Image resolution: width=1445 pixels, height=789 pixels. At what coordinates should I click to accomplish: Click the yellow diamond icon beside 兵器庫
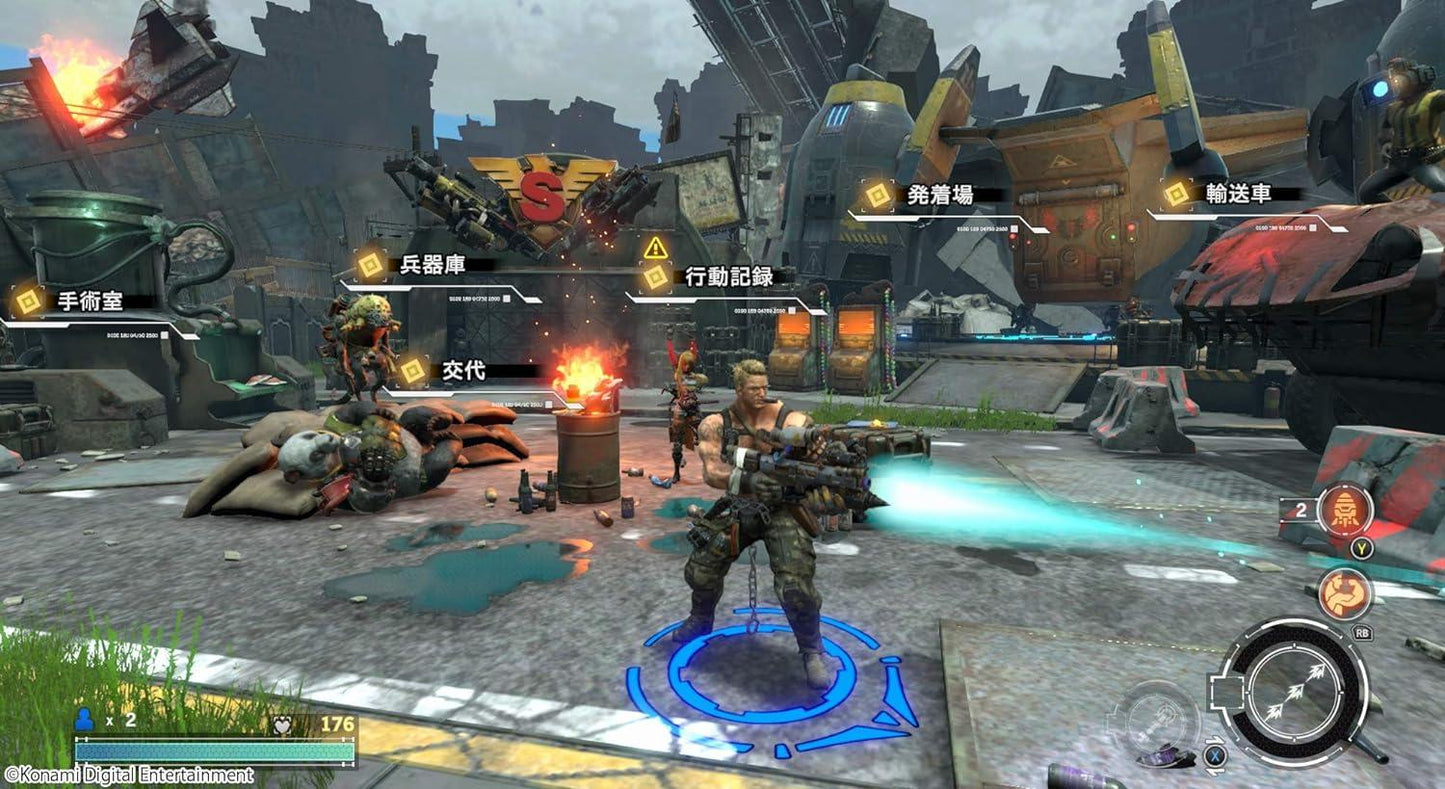pos(371,263)
